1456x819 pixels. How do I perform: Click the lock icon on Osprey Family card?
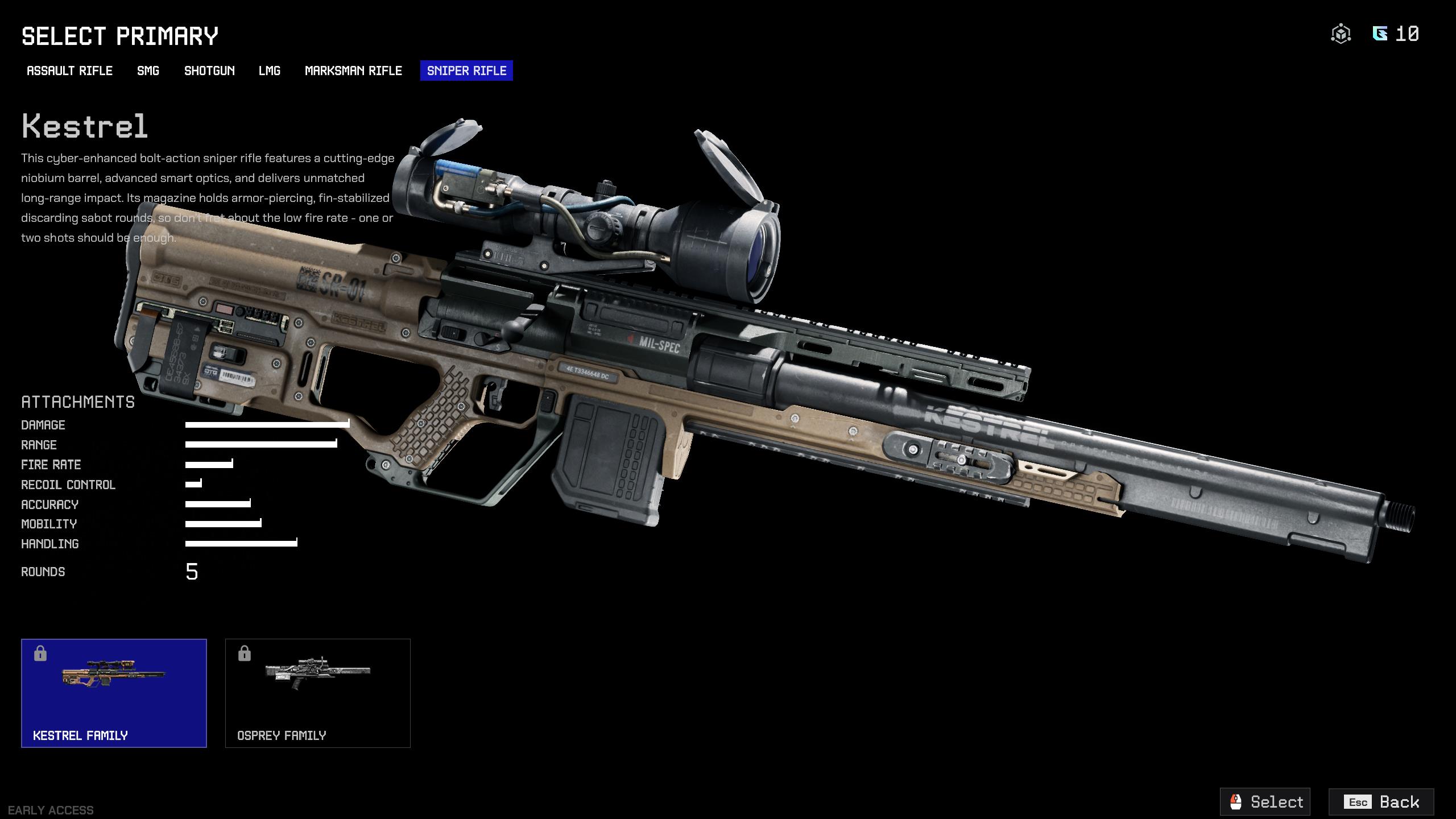click(245, 653)
